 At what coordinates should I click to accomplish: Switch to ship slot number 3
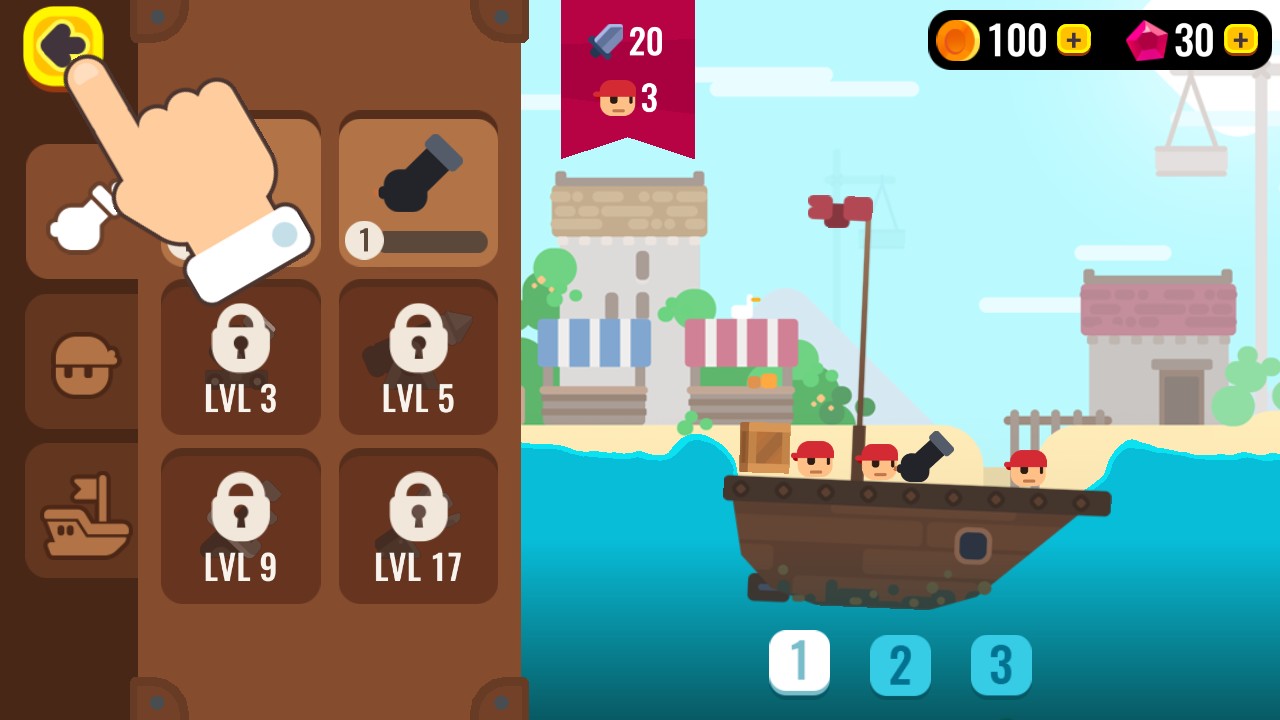[x=1001, y=665]
